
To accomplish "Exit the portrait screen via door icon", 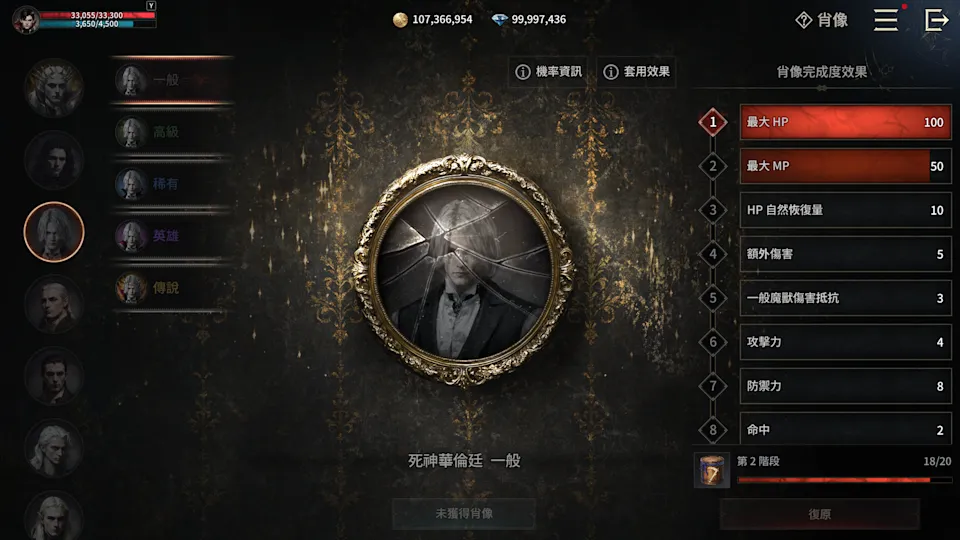I will (x=936, y=20).
